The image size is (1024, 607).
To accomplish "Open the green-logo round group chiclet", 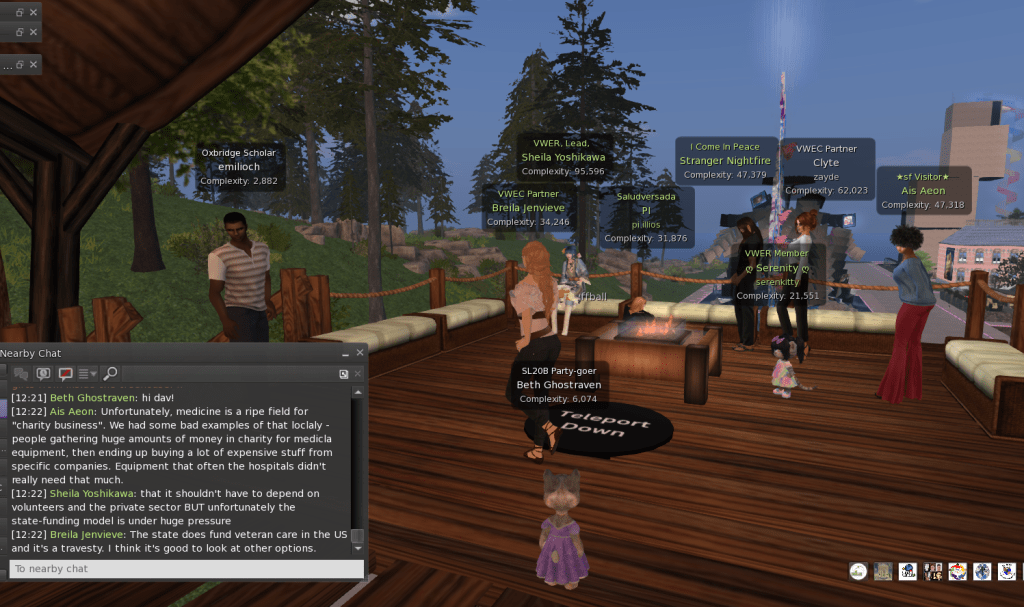I will (x=858, y=572).
